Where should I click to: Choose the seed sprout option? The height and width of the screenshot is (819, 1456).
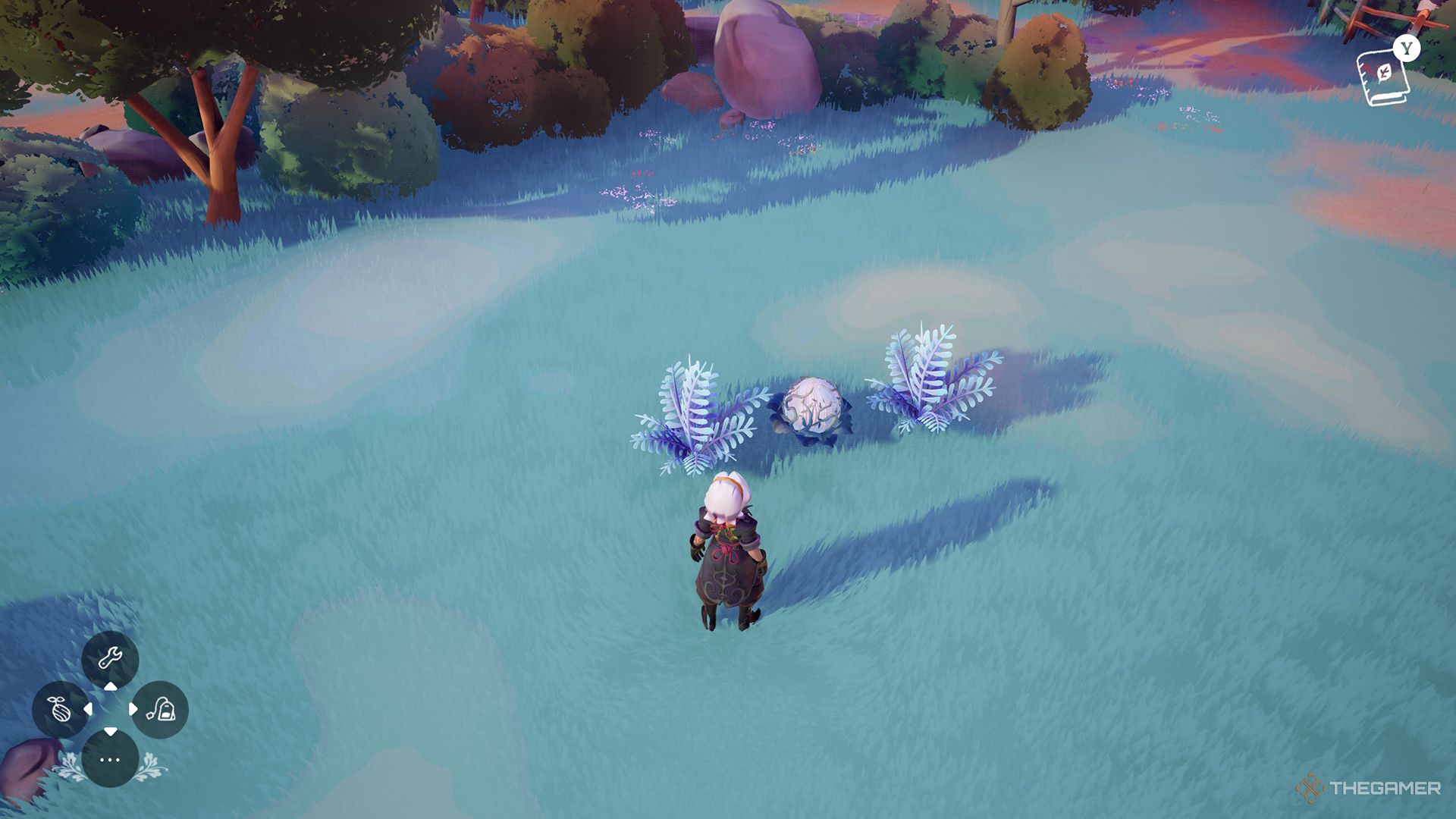60,710
